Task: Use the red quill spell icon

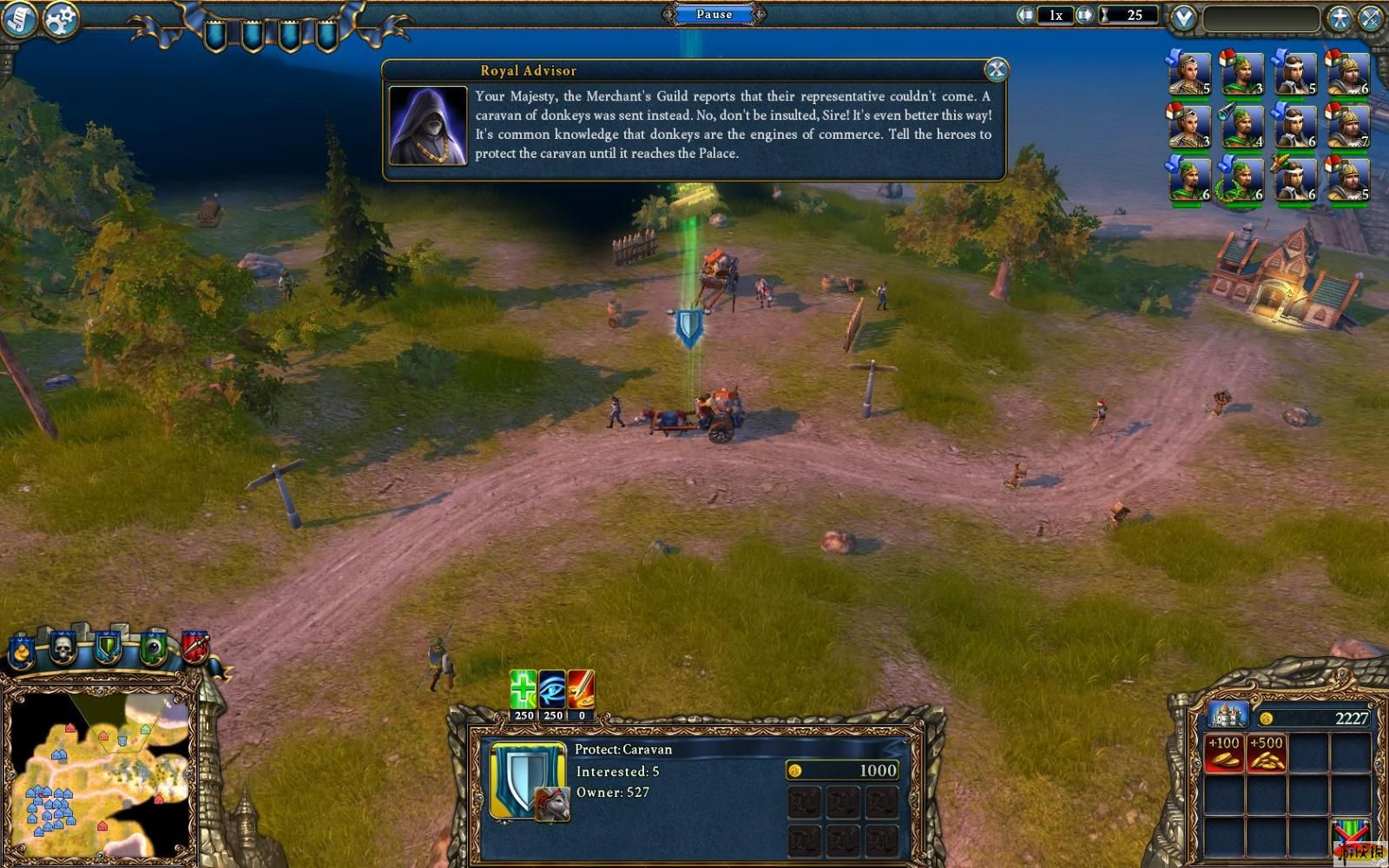Action: (581, 689)
